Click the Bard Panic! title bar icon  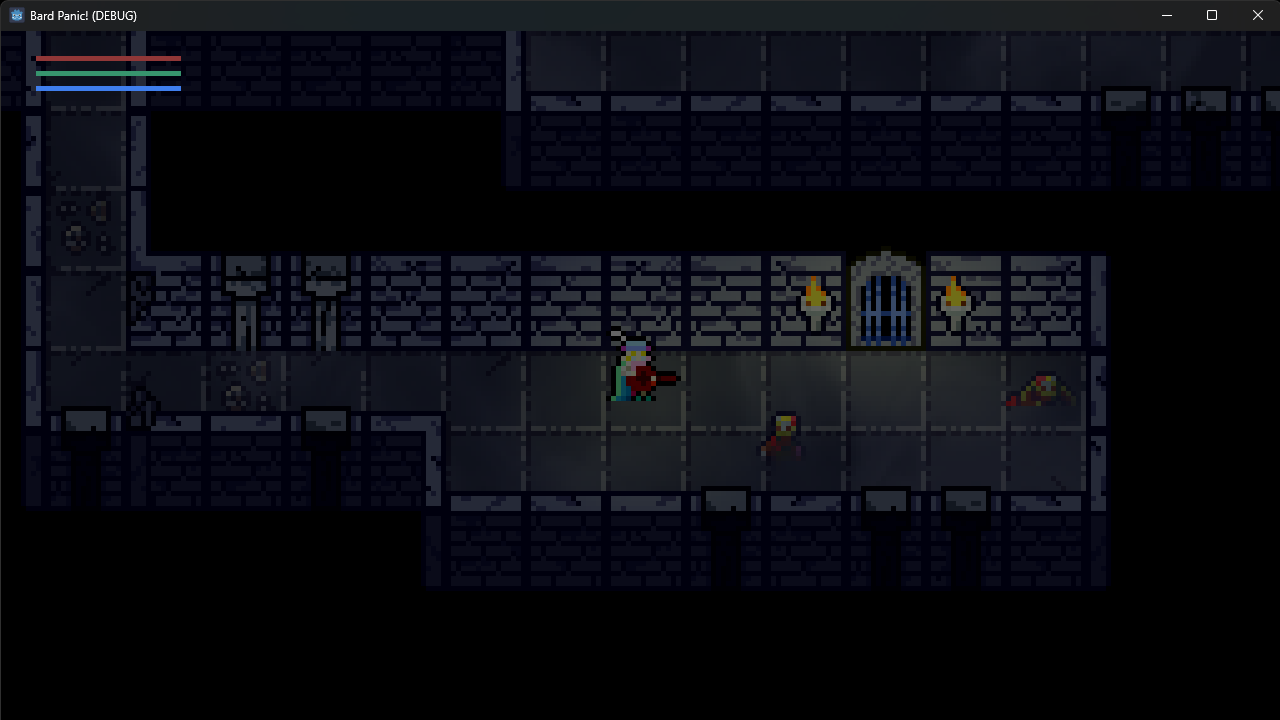pos(15,15)
